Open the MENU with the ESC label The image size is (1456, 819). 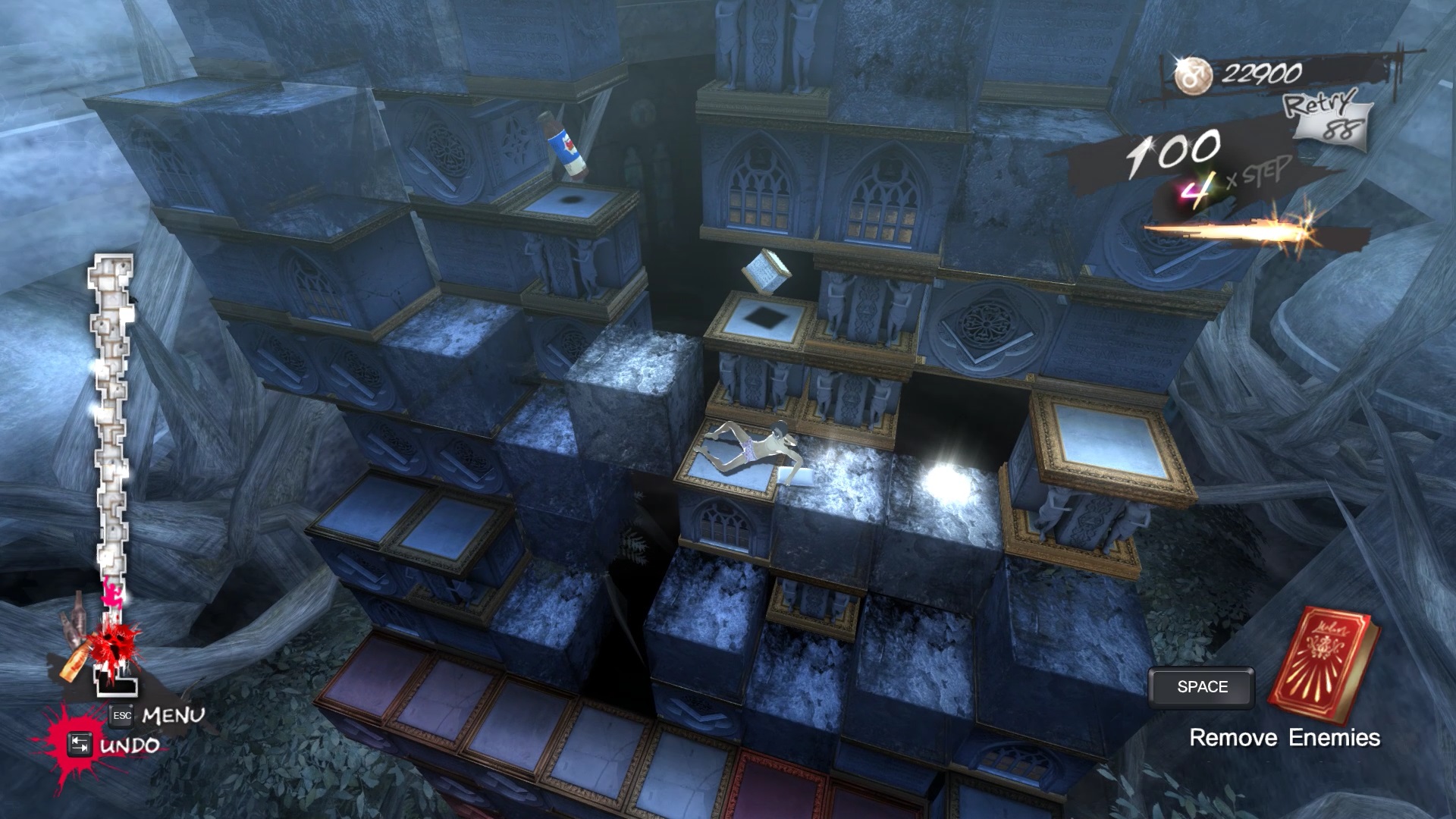(x=121, y=717)
